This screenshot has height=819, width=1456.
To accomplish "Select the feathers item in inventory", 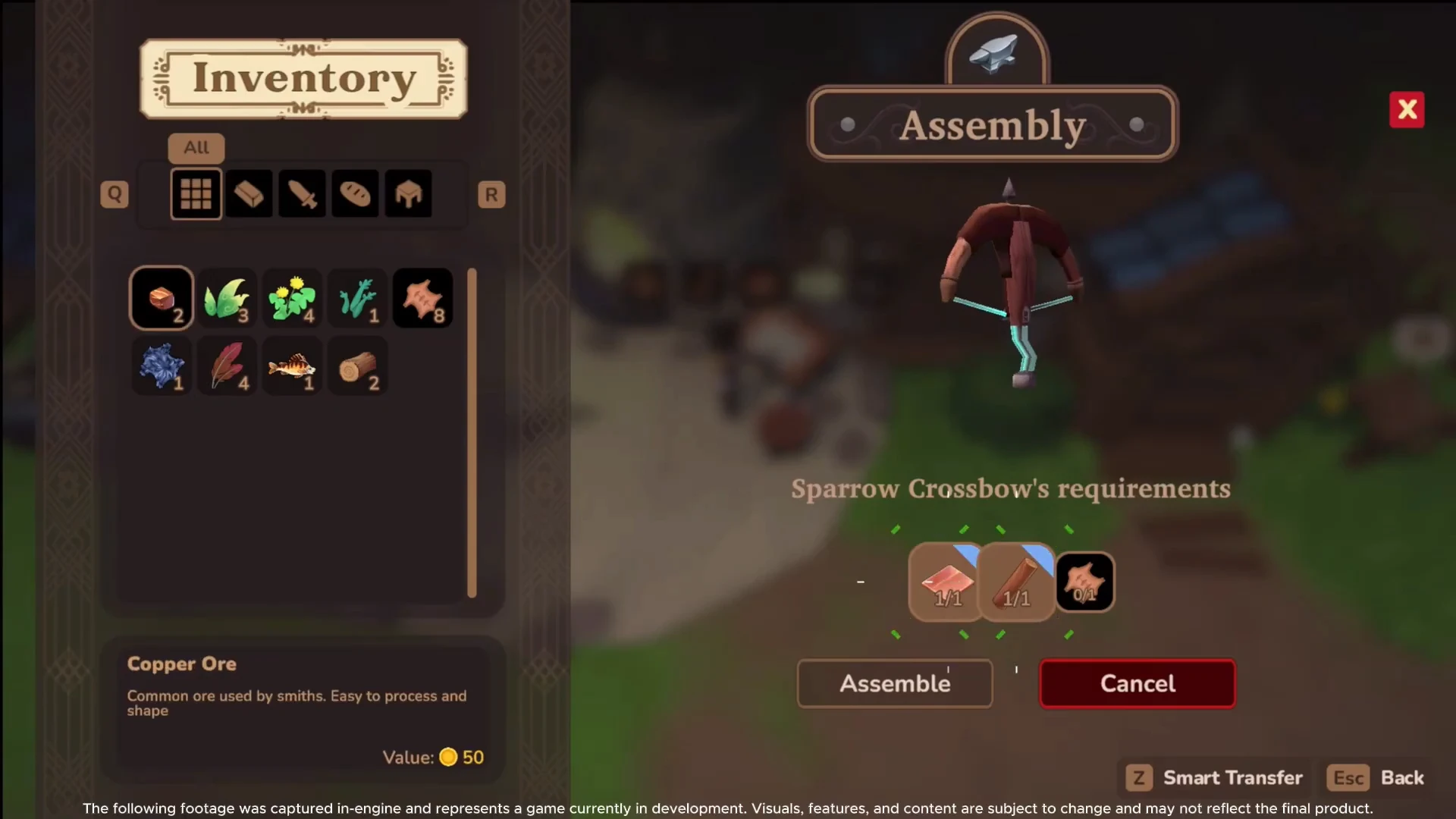I will 227,366.
